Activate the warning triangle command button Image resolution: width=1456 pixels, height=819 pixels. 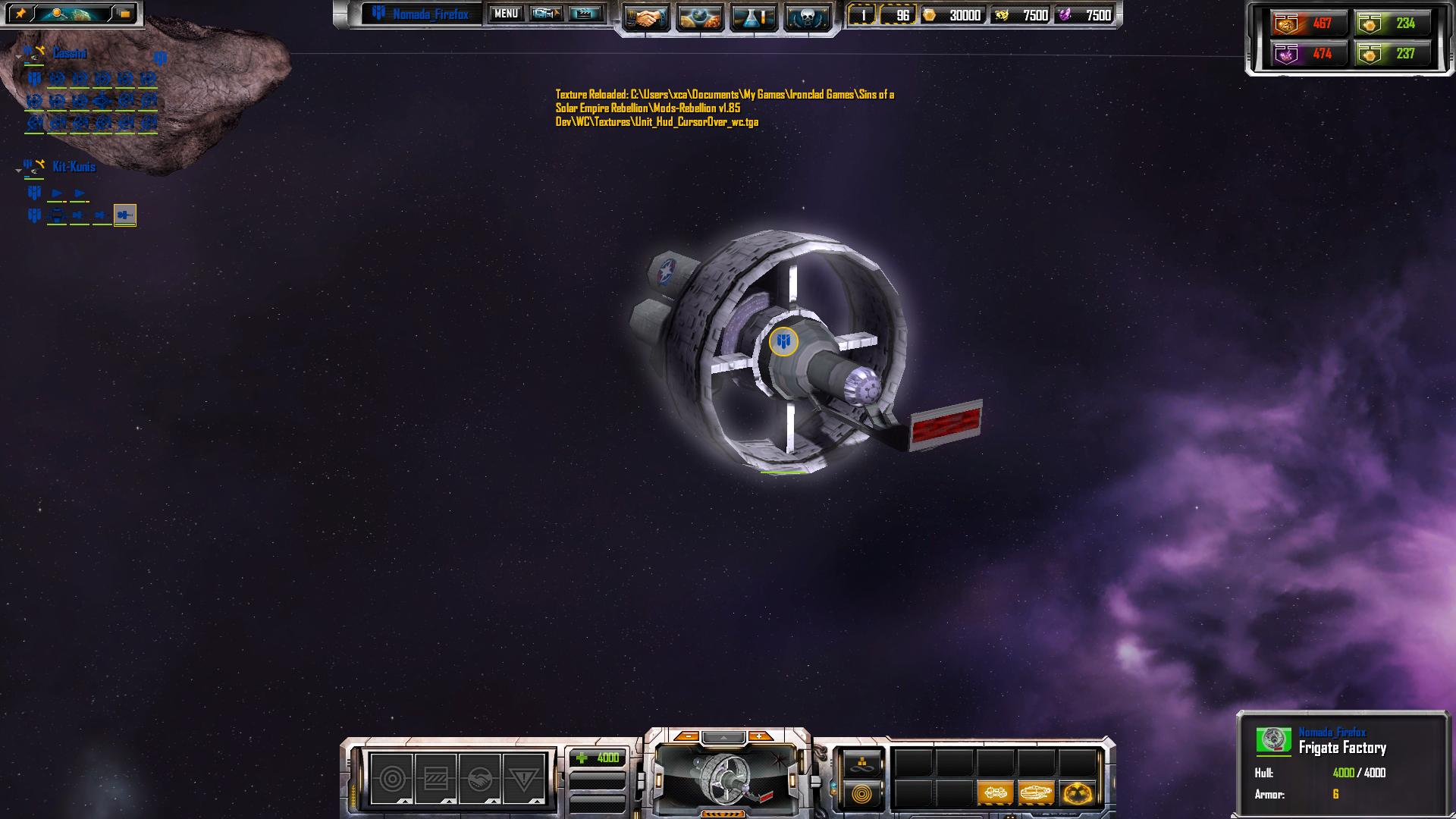[x=523, y=779]
